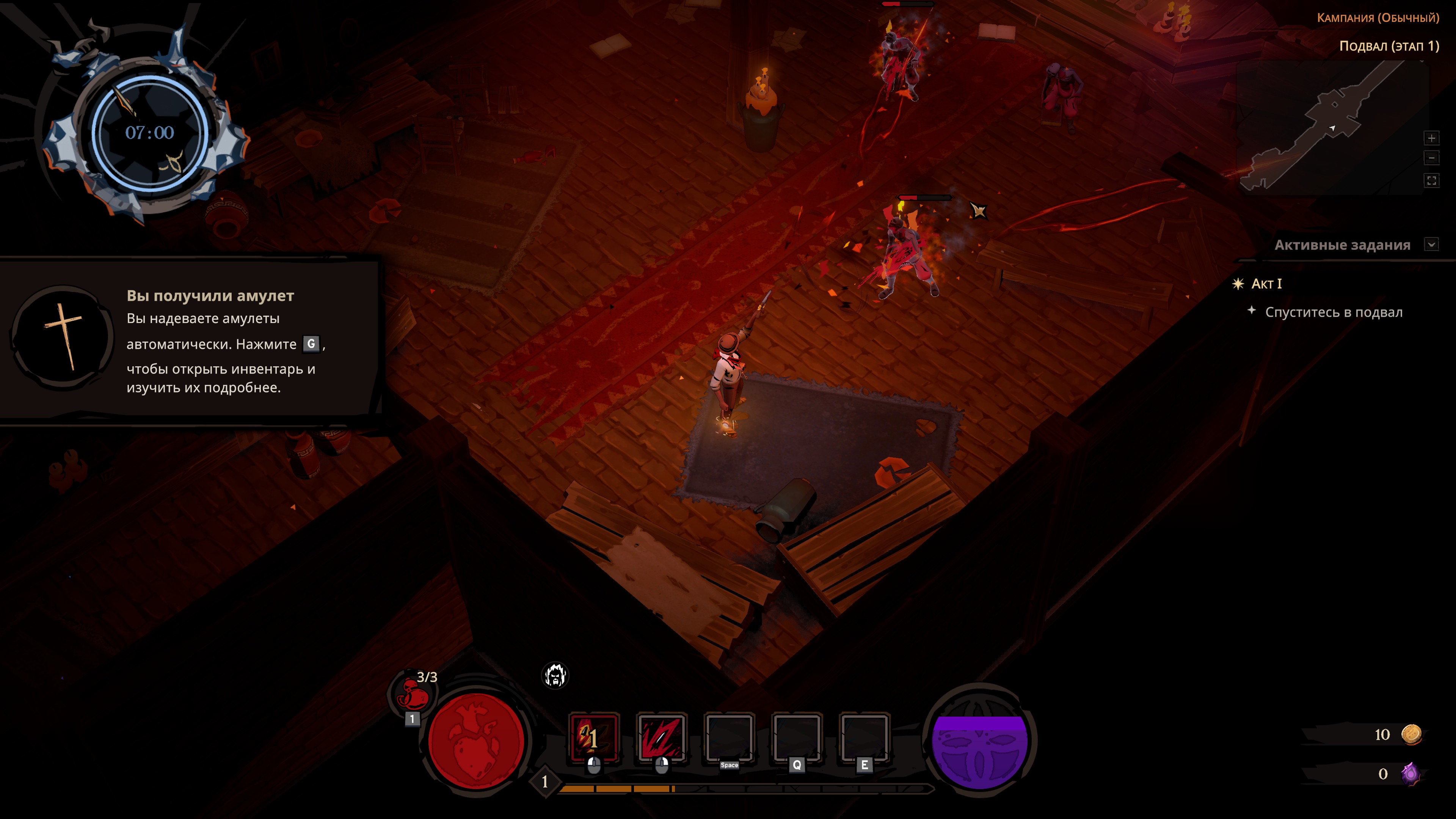The height and width of the screenshot is (819, 1456).
Task: Open the Вы получили амулет notification
Action: [210, 296]
